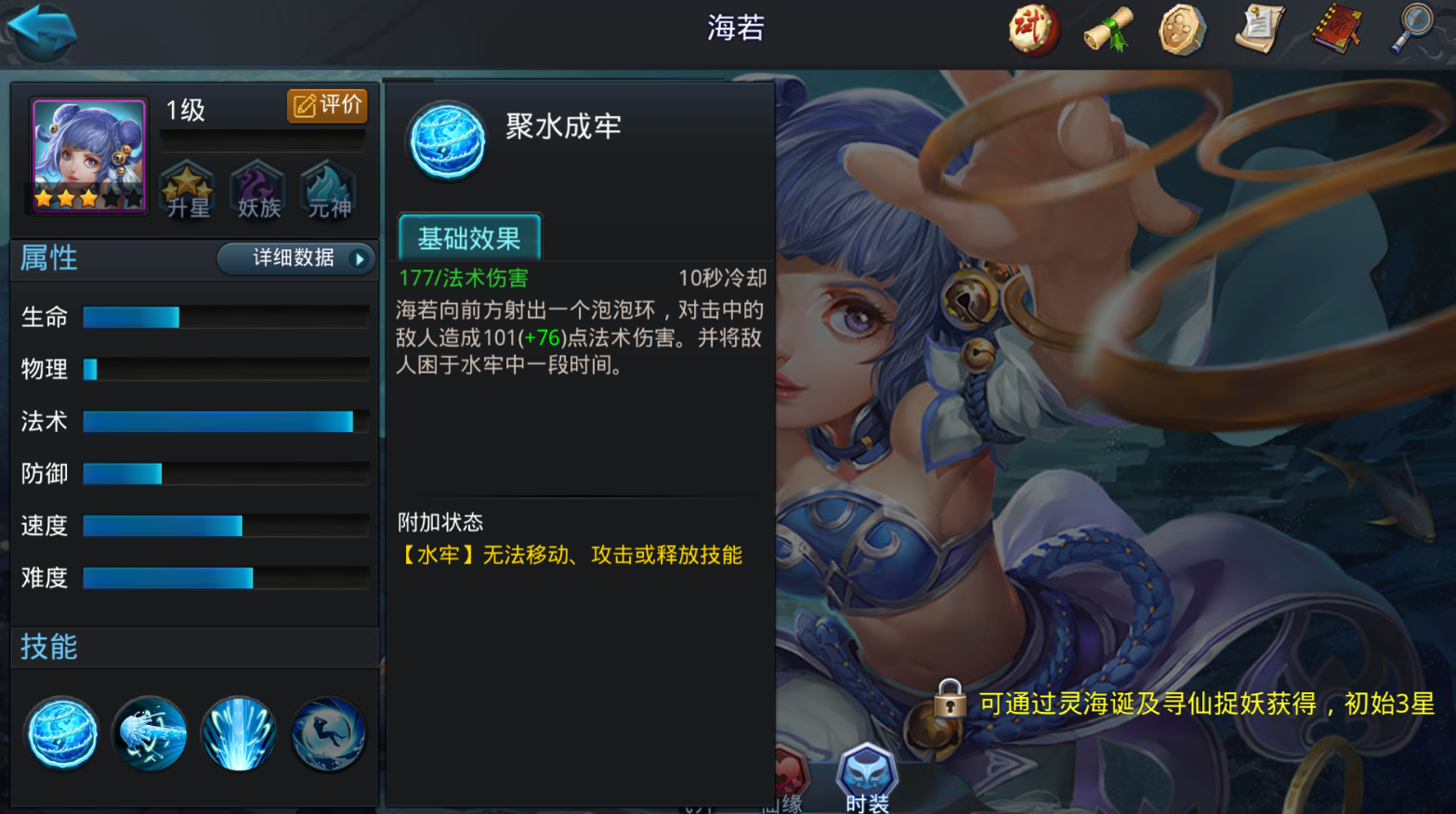Click the magnifying glass search icon
This screenshot has width=1456, height=814.
pyautogui.click(x=1411, y=28)
